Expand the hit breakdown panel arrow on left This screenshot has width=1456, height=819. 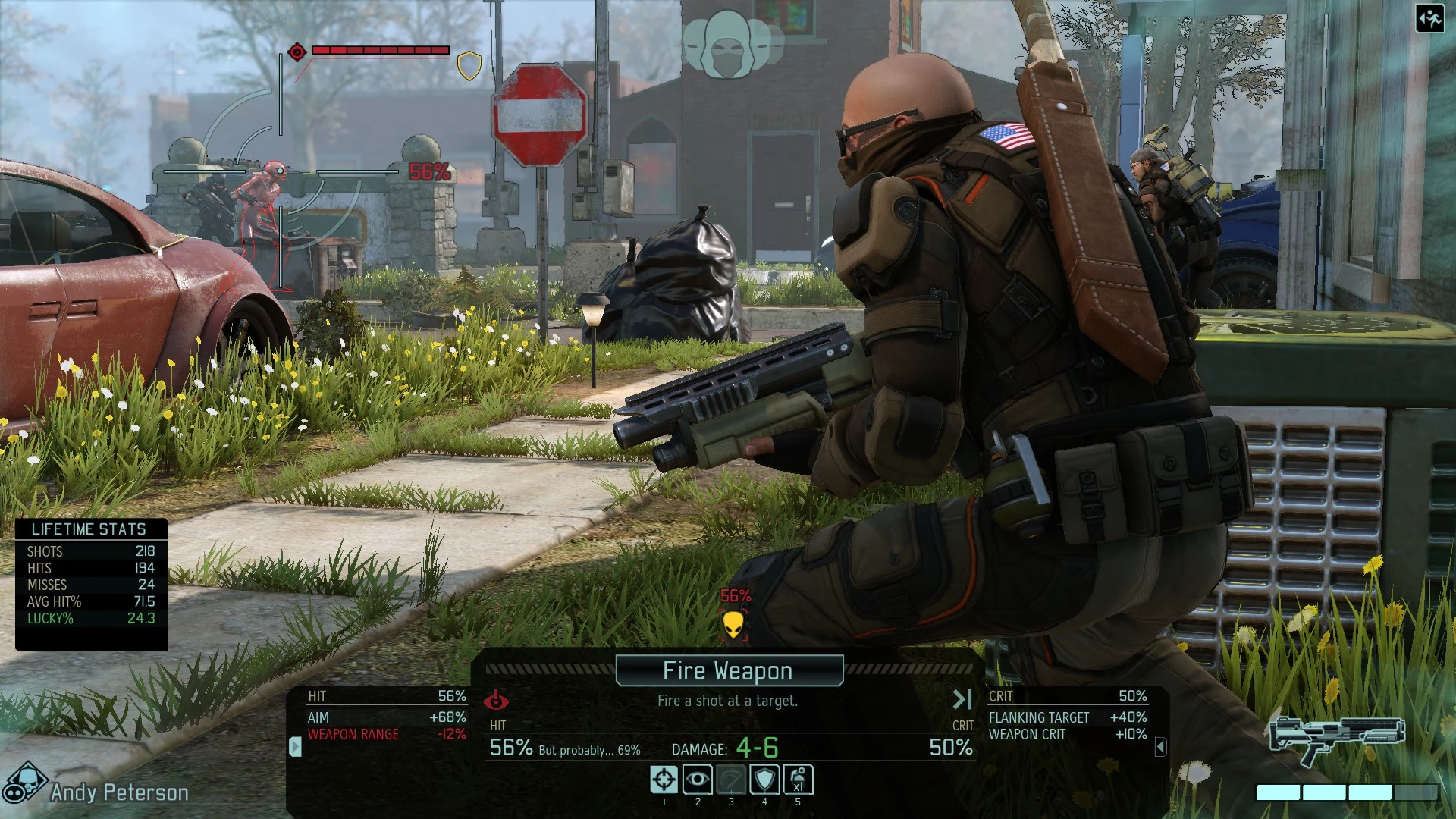pyautogui.click(x=294, y=745)
